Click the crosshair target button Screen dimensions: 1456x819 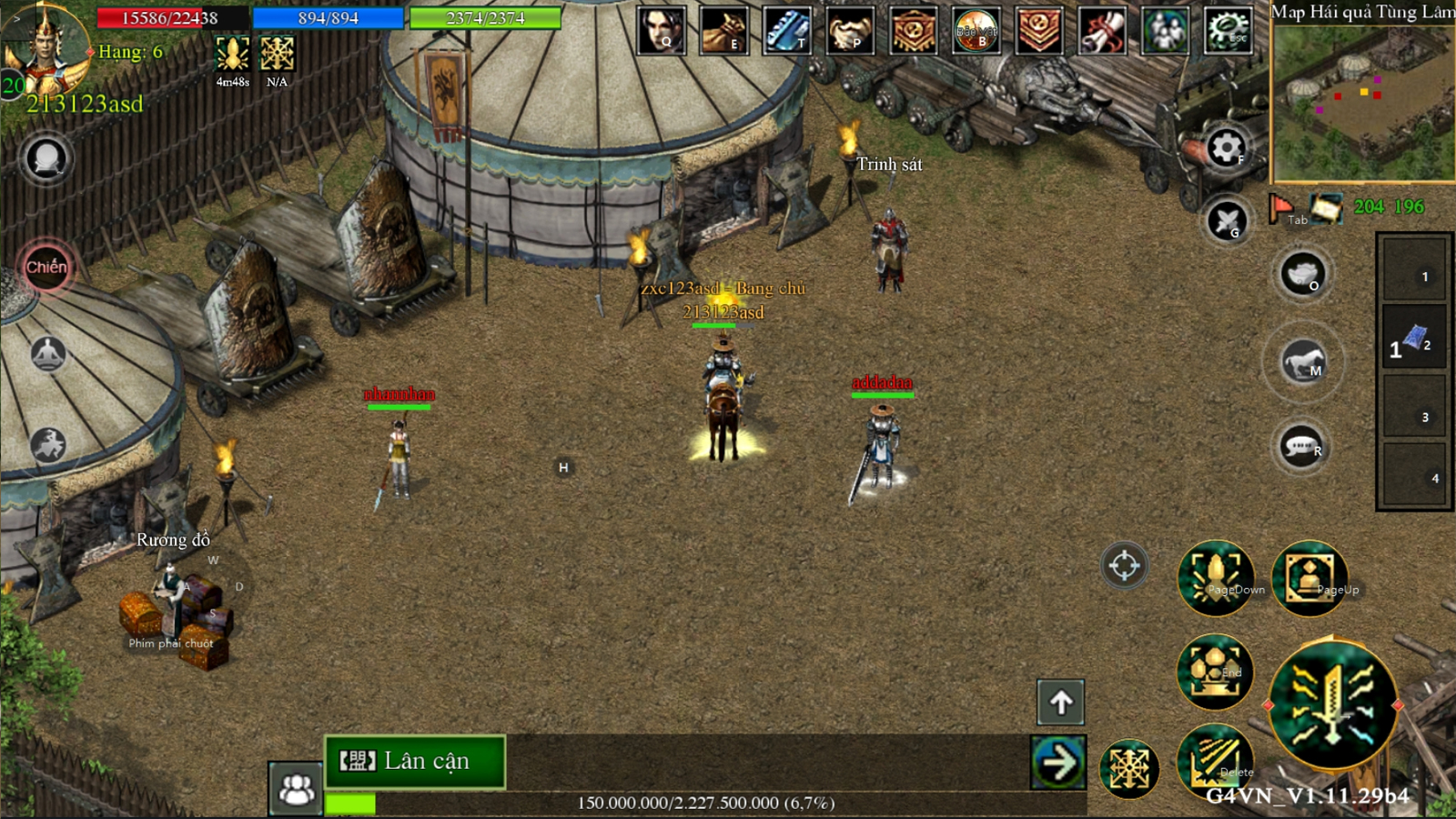pos(1124,565)
